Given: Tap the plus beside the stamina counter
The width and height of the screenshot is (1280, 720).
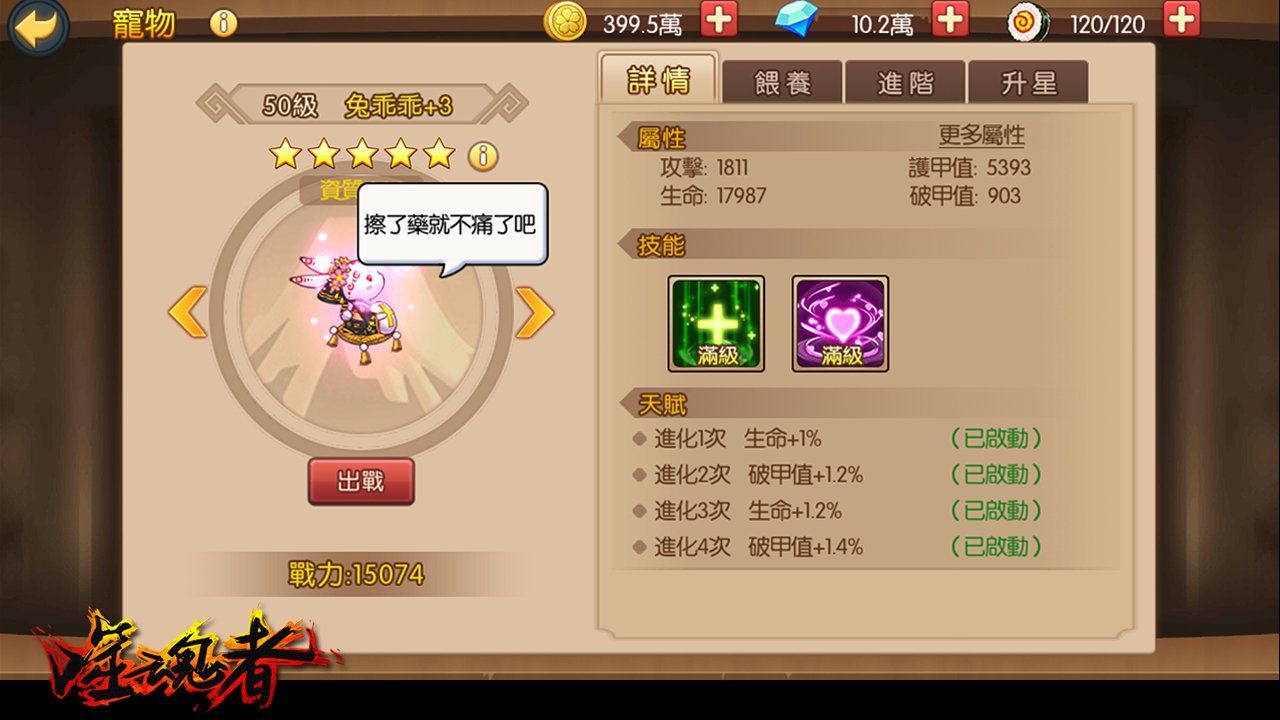Looking at the screenshot, I should pyautogui.click(x=1183, y=21).
